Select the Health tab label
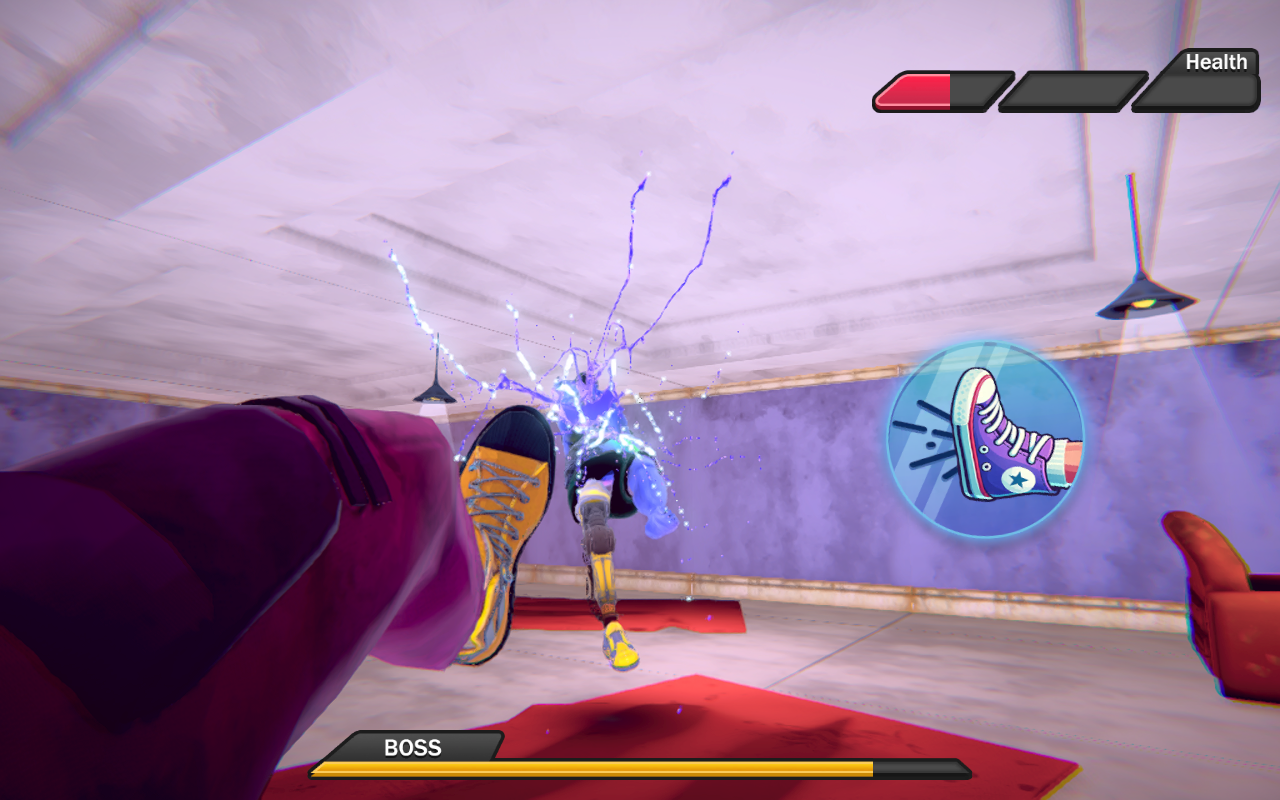Viewport: 1280px width, 800px height. pos(1216,62)
